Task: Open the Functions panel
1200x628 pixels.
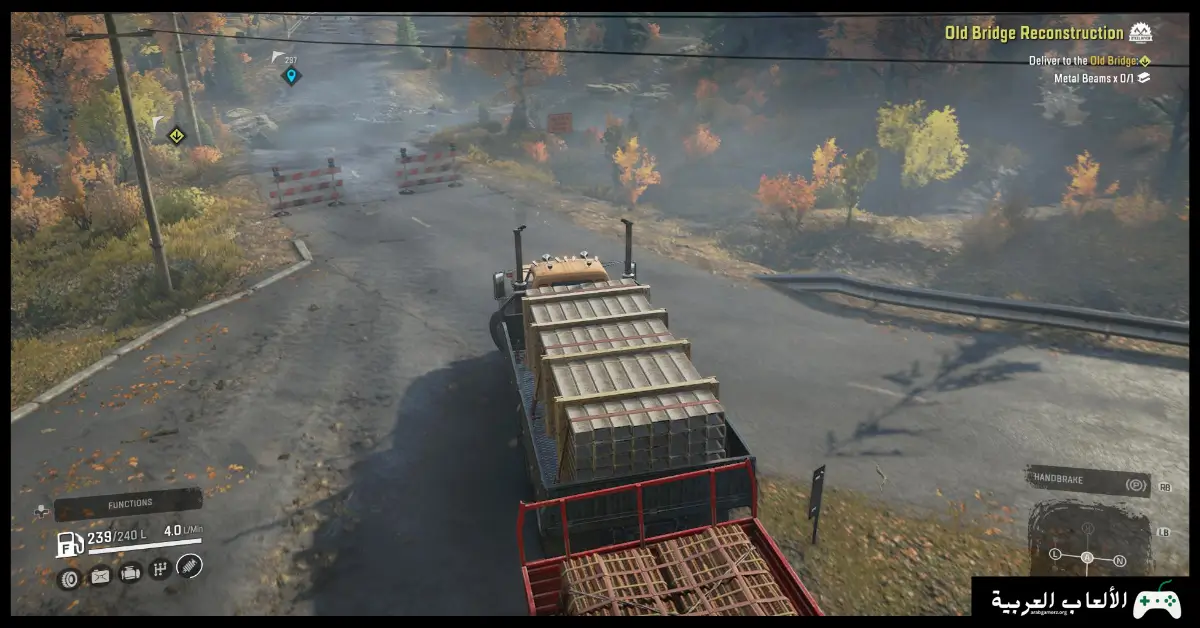Action: click(128, 504)
